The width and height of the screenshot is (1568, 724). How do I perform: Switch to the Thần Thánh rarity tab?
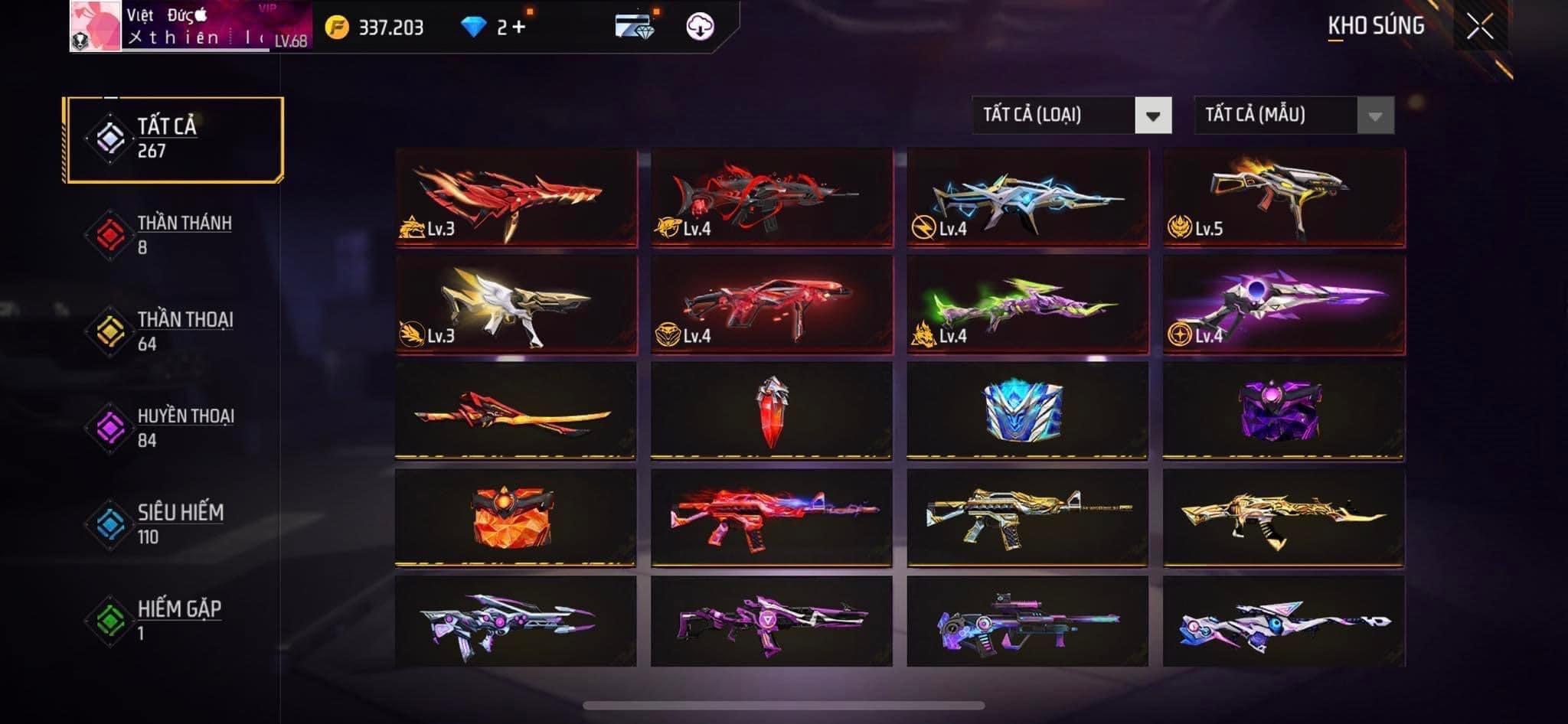click(x=175, y=235)
